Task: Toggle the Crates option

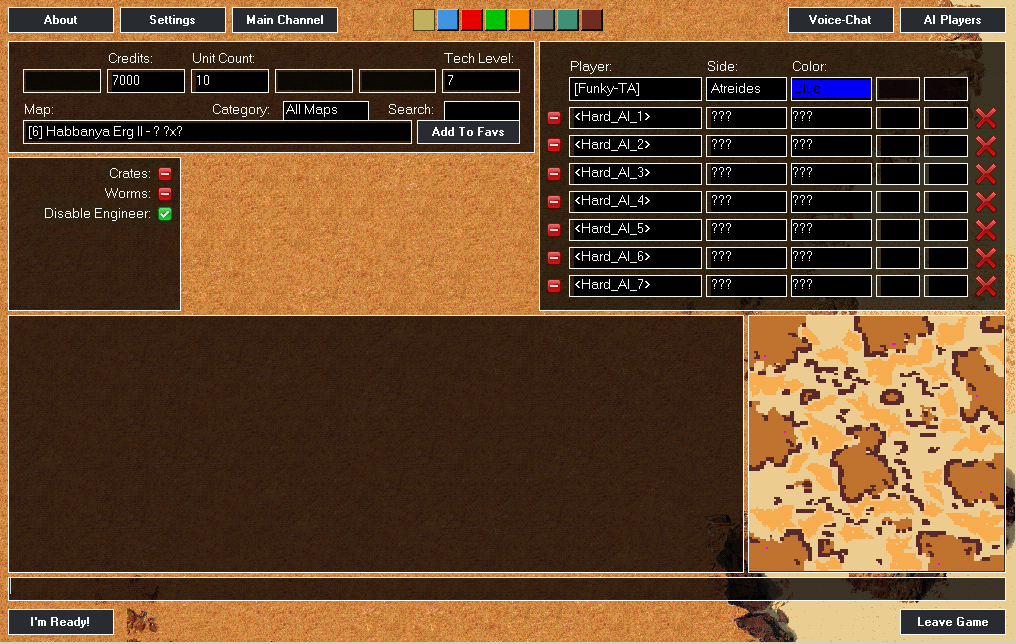Action: point(165,174)
